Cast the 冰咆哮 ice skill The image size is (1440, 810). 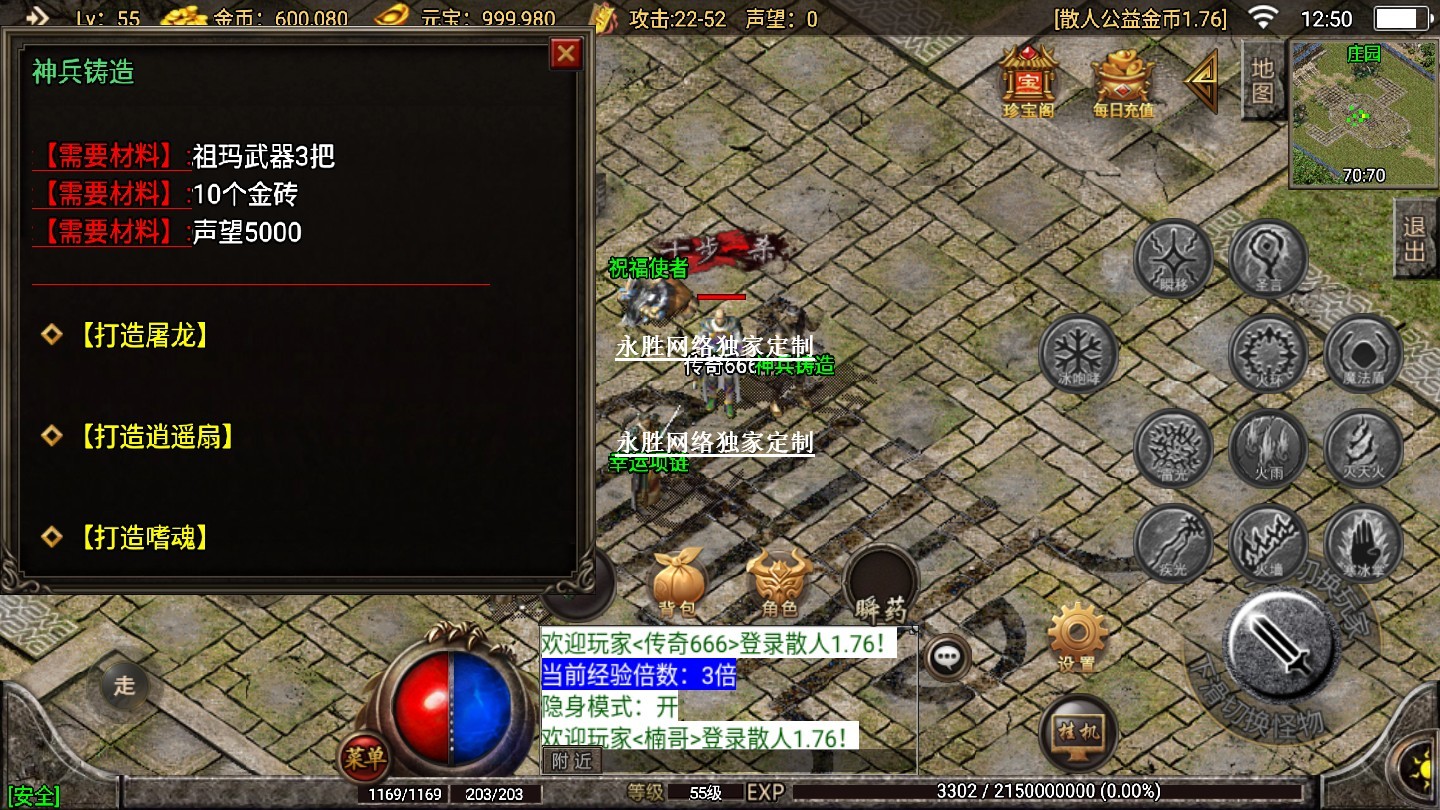tap(1078, 353)
